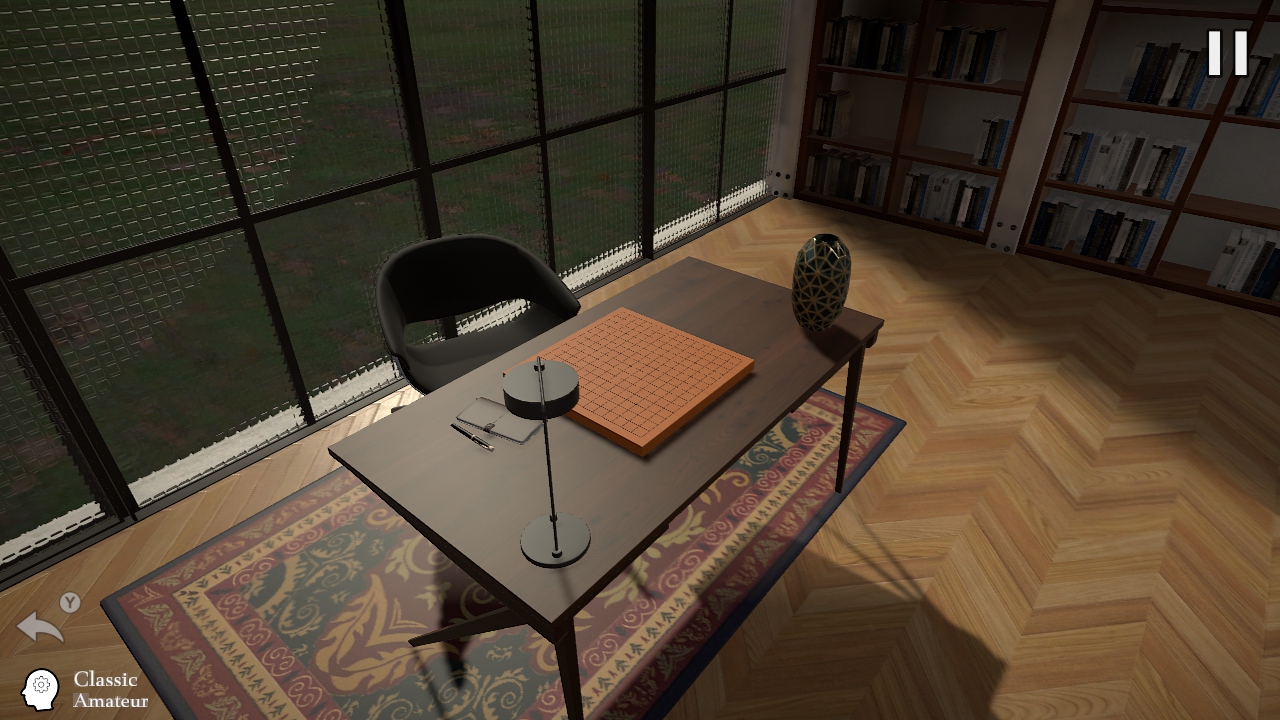
Task: Click the Classic difficulty label
Action: point(108,677)
